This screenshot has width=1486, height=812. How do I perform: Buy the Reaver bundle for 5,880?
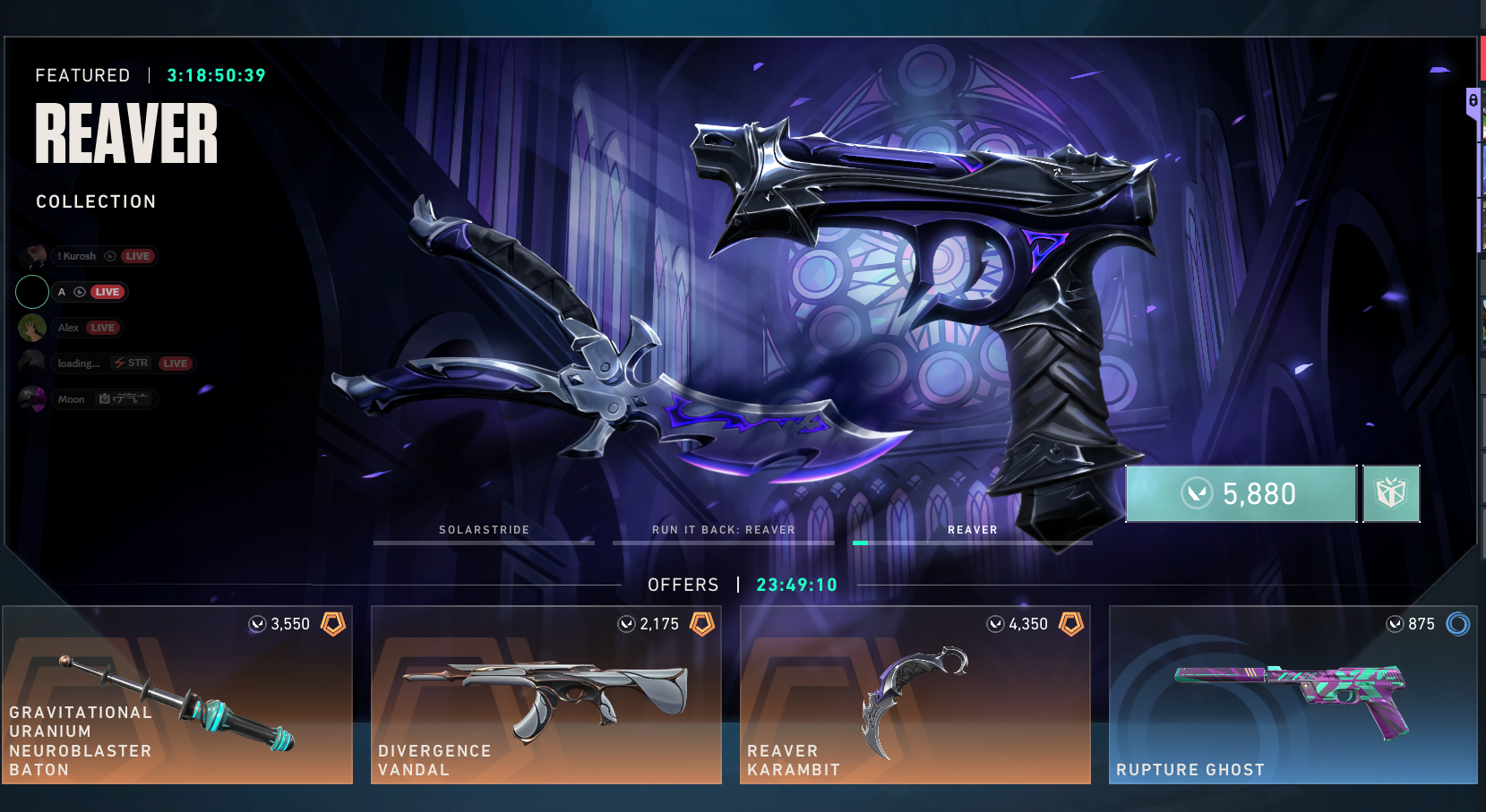point(1241,493)
